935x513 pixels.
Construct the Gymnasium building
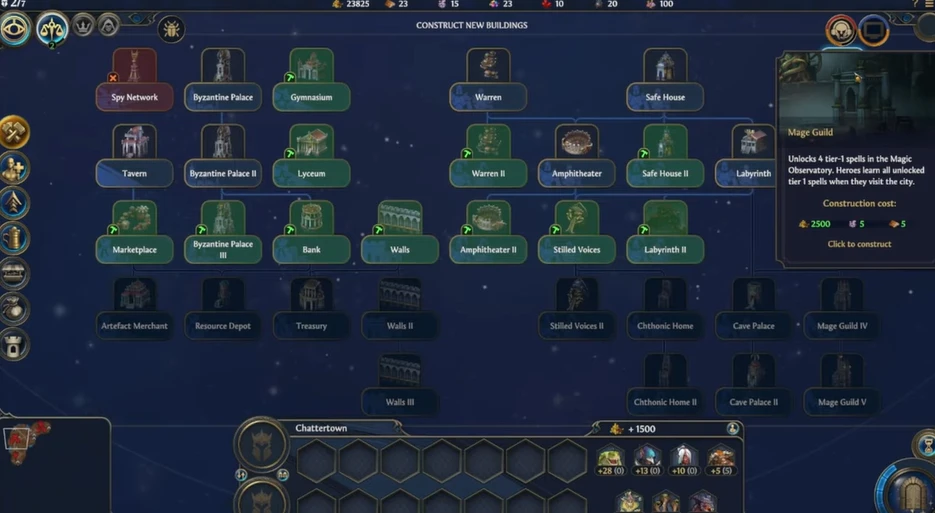(311, 82)
